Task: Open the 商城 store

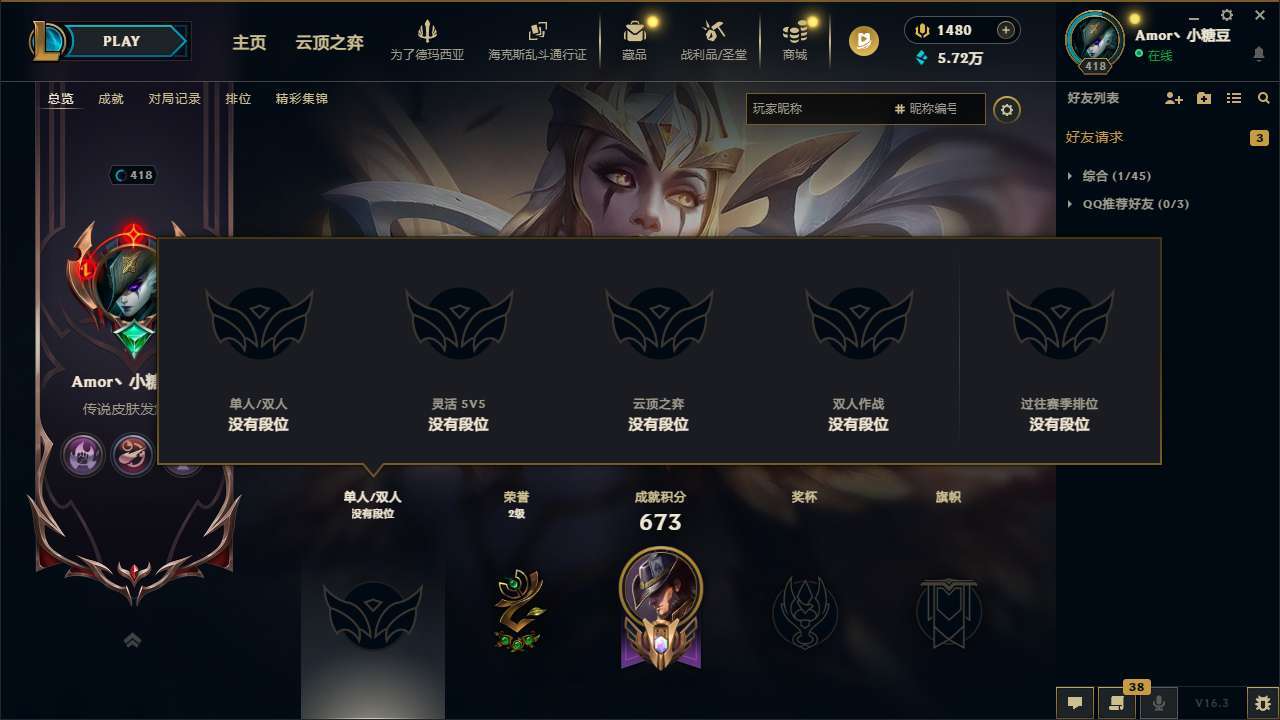Action: click(795, 42)
